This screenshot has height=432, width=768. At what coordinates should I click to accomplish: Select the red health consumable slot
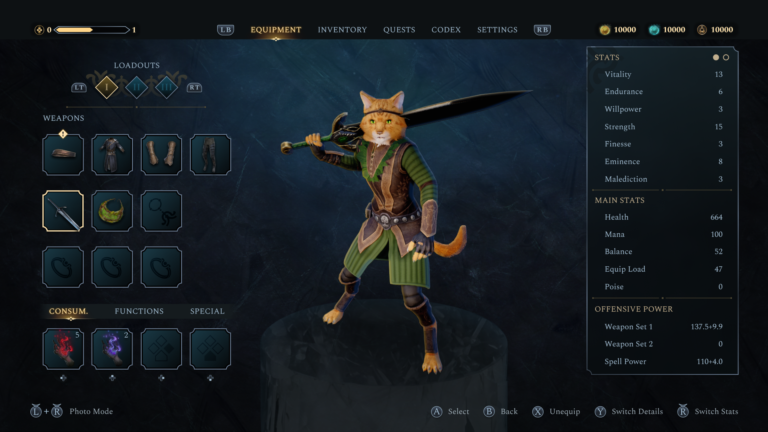click(x=63, y=348)
